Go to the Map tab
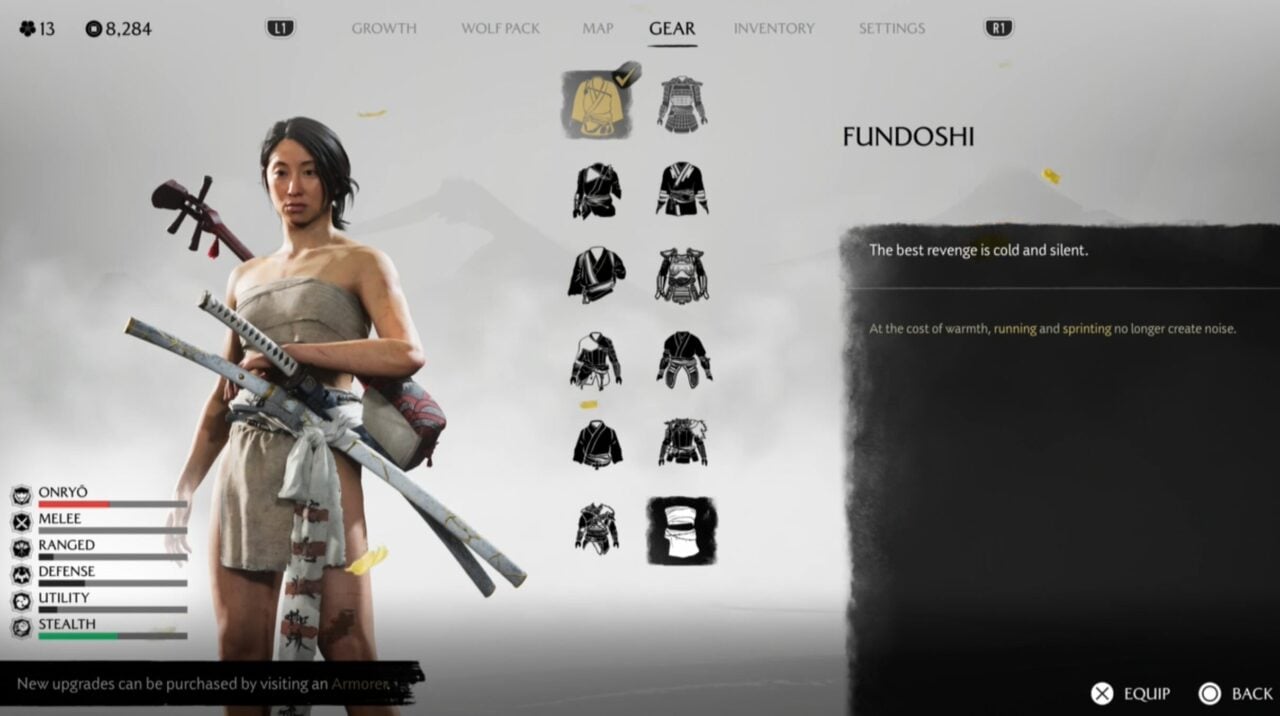The width and height of the screenshot is (1280, 716). pyautogui.click(x=598, y=29)
